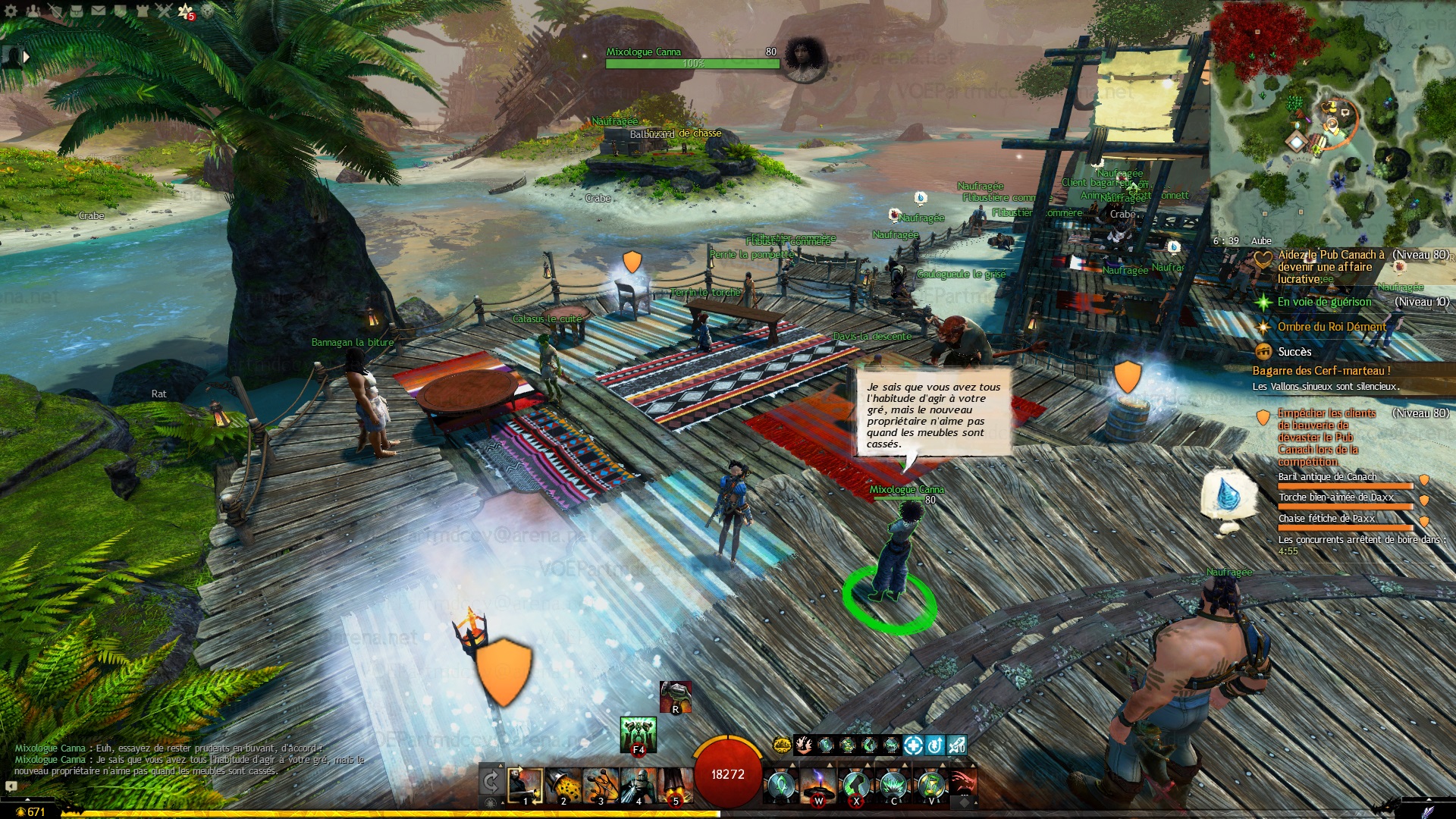This screenshot has width=1456, height=819.
Task: Select the 'En voie de guérison' story entry
Action: 1324,302
